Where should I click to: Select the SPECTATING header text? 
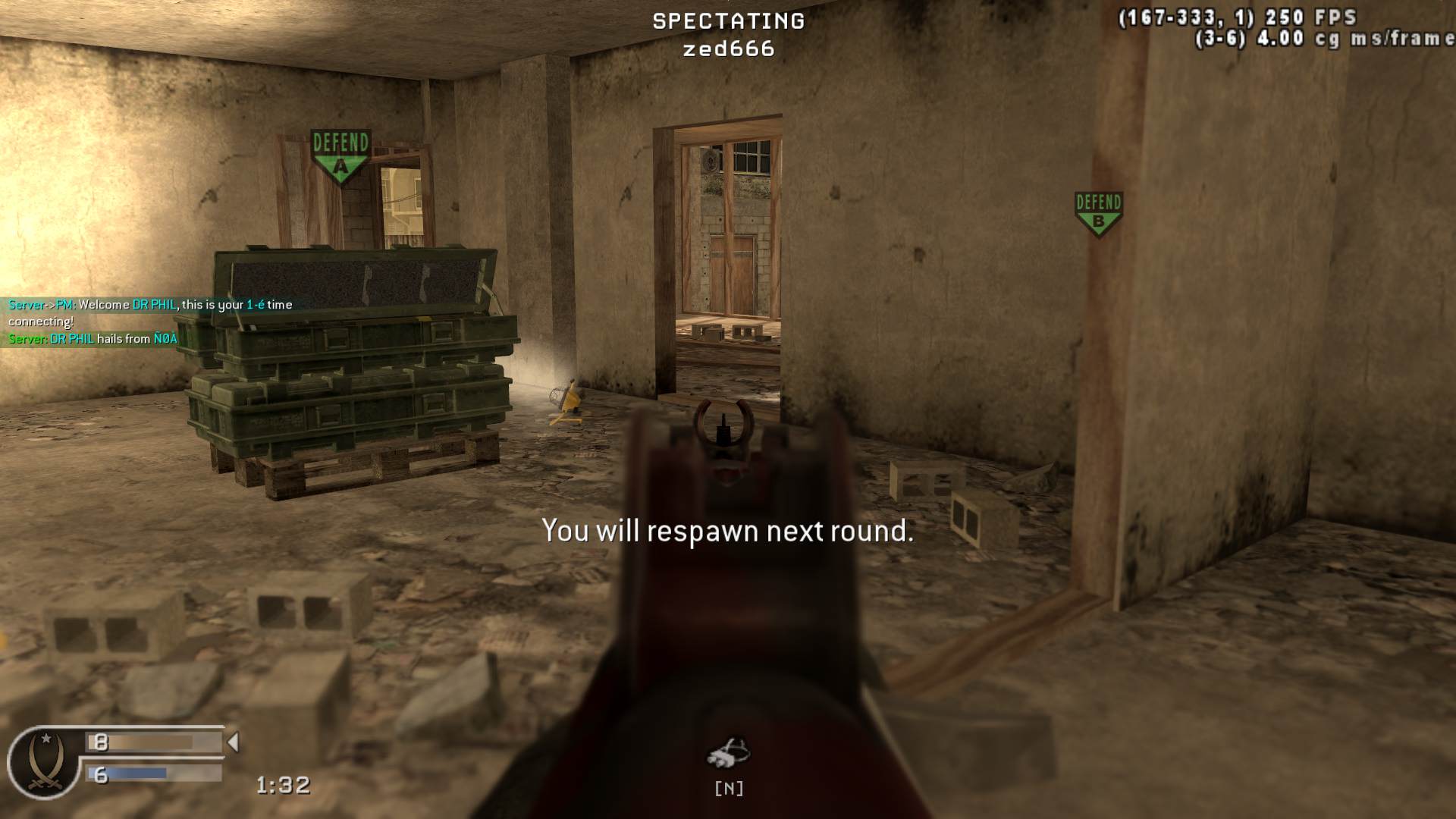(728, 21)
